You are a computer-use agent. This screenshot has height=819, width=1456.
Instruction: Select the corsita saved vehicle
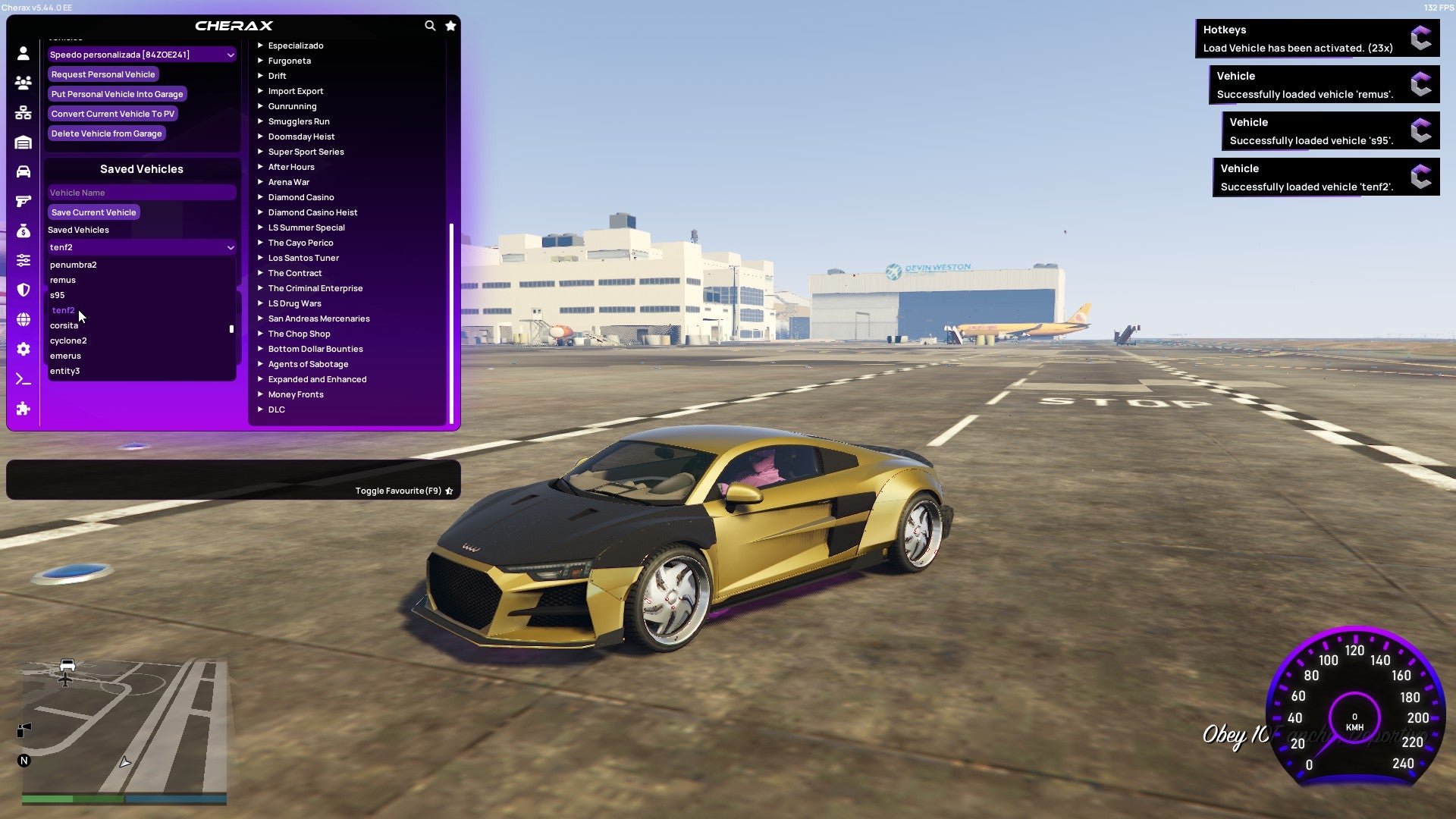(x=64, y=325)
